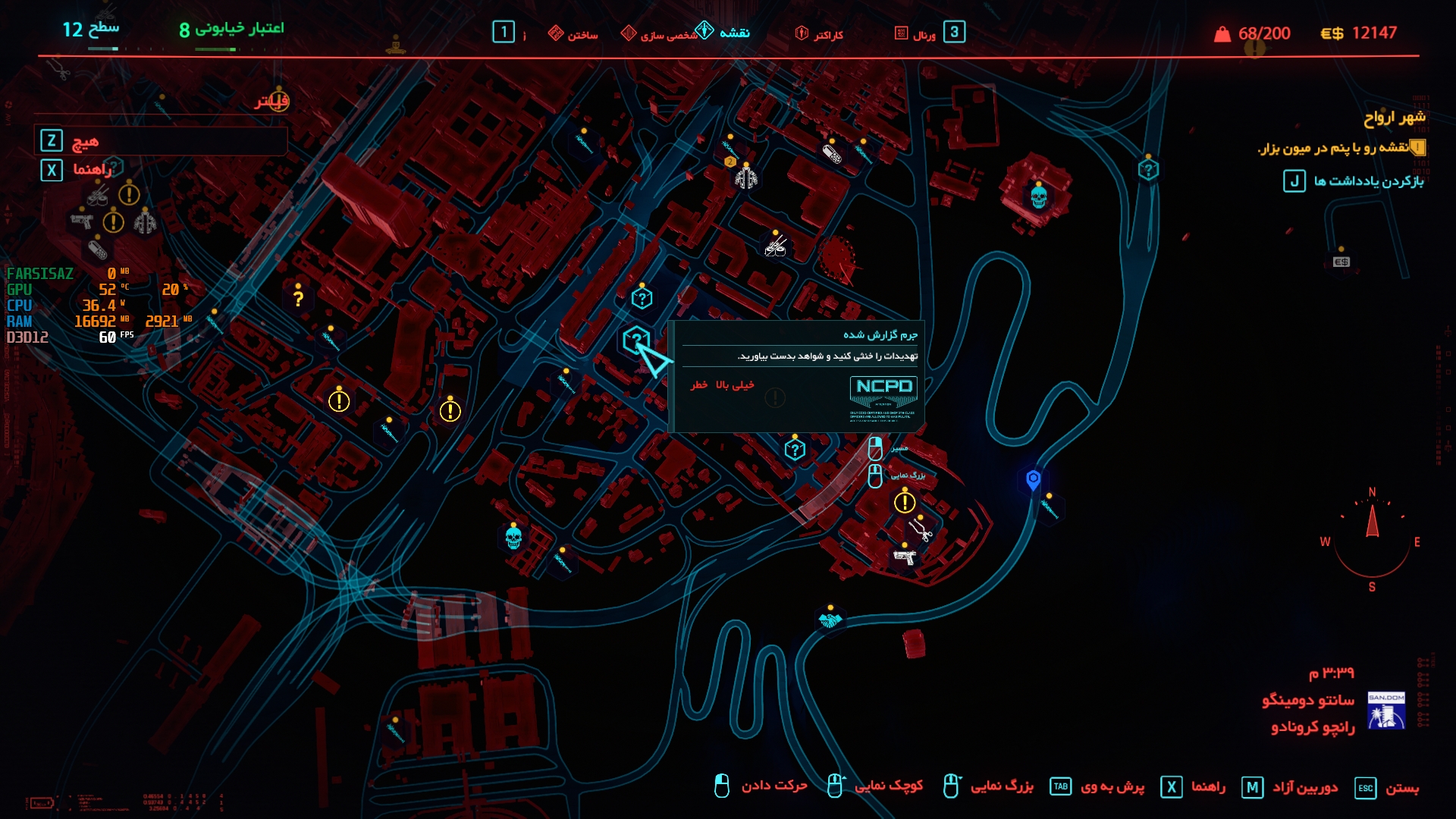Viewport: 1456px width, 819px height.
Task: Choose the sushi food vendor marker
Action: coord(774,246)
